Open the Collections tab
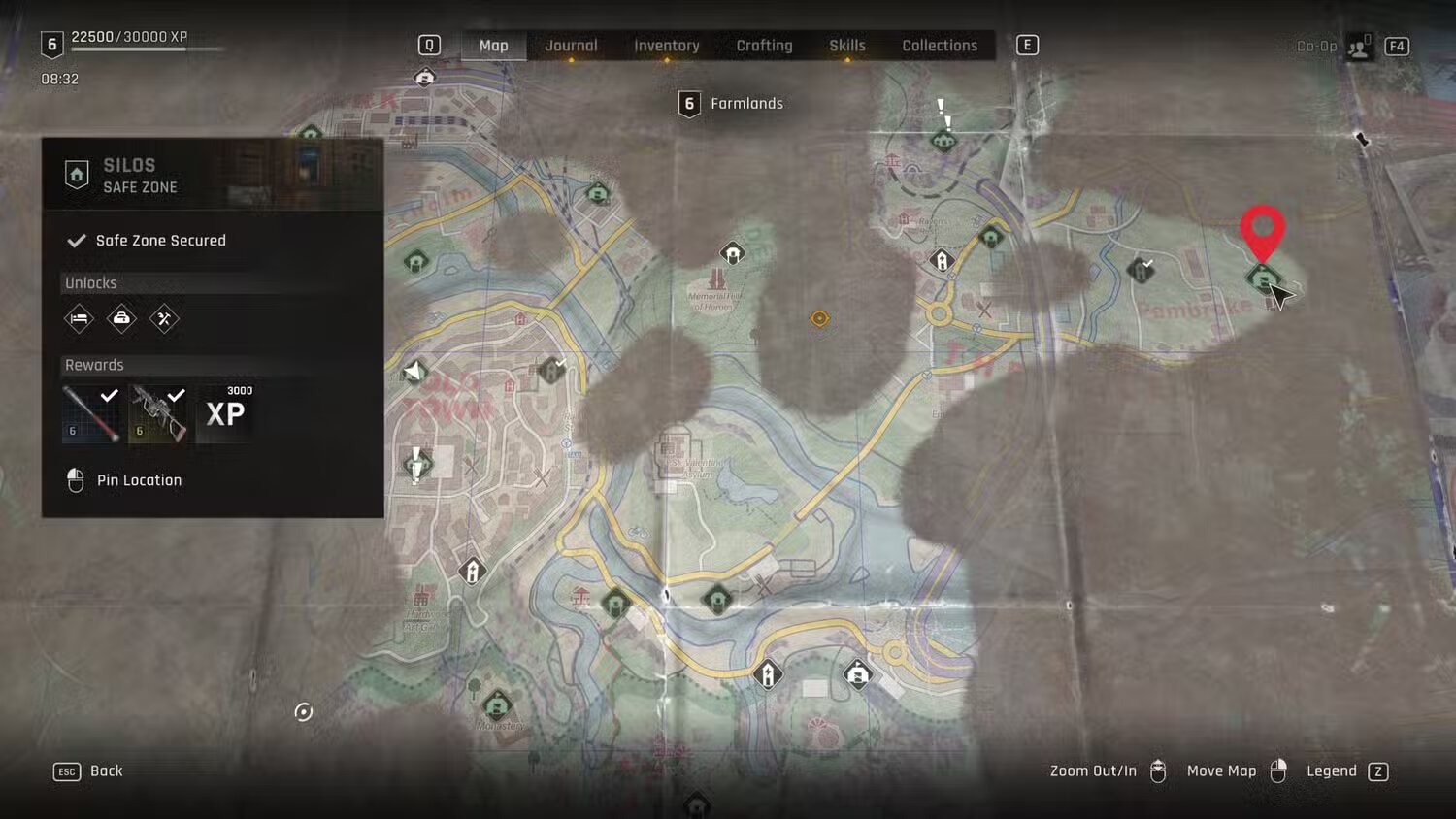The width and height of the screenshot is (1456, 819). (x=939, y=46)
